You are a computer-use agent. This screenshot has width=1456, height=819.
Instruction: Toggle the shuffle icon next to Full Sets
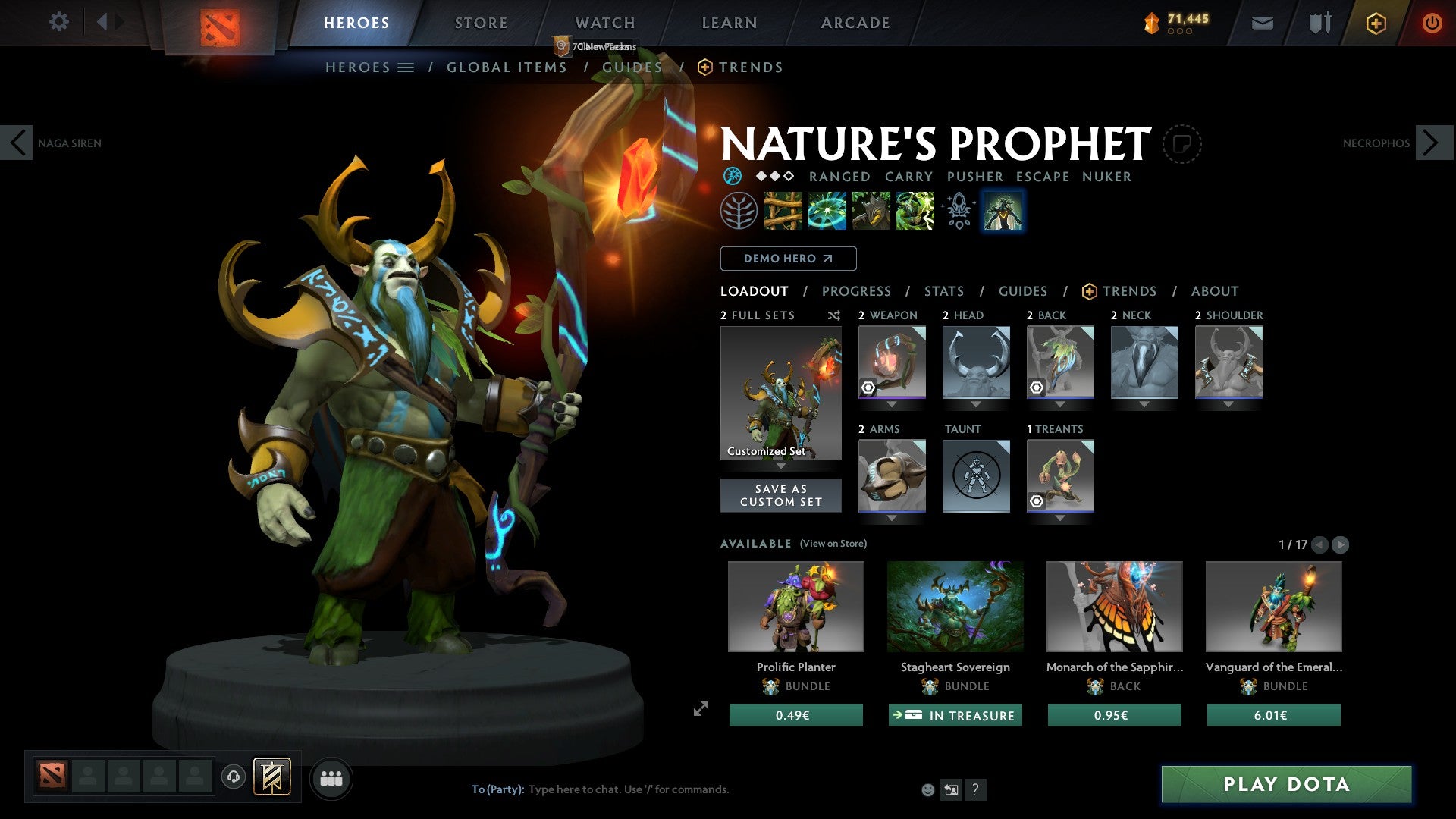point(834,315)
